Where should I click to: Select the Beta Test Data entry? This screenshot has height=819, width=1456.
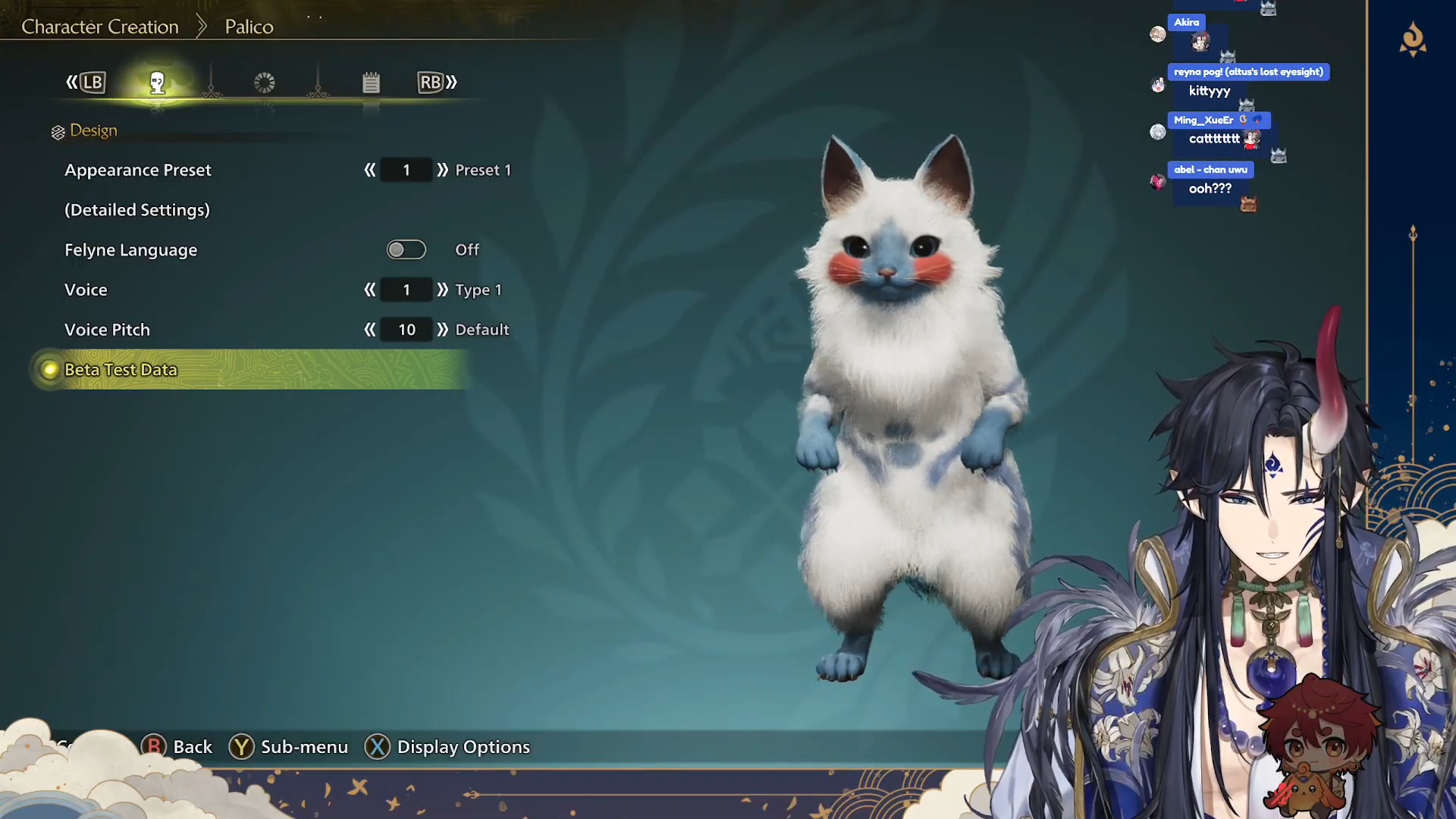point(121,370)
